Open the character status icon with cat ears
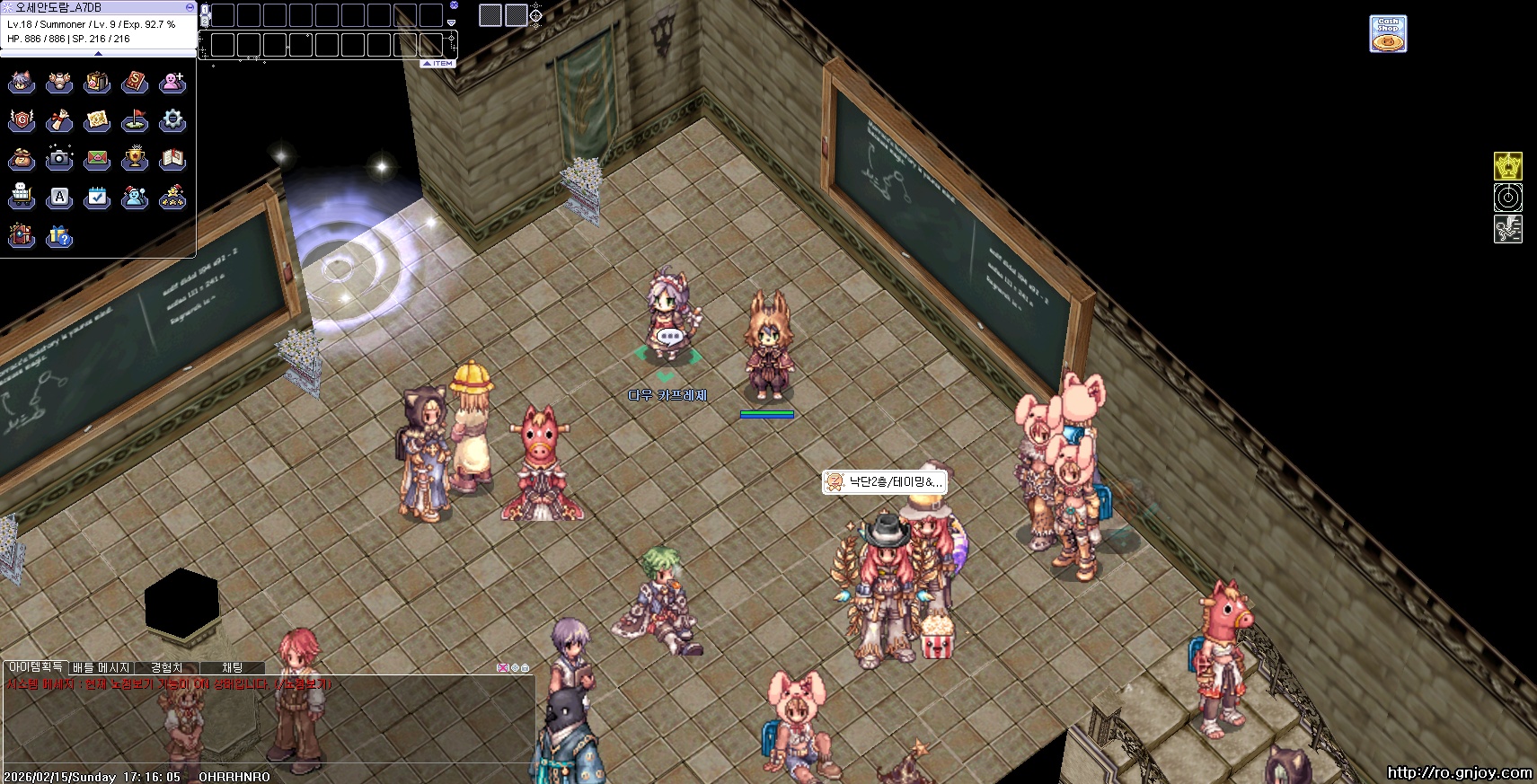This screenshot has height=784, width=1537. [22, 83]
